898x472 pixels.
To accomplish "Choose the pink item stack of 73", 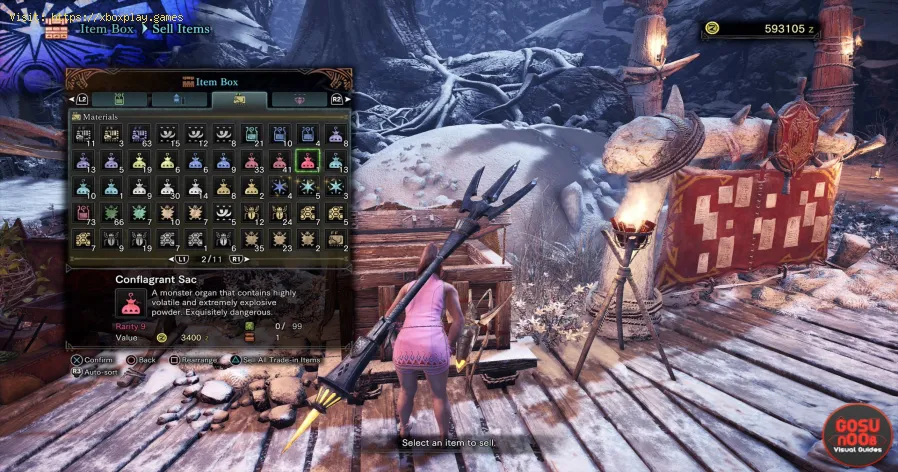I will point(83,212).
